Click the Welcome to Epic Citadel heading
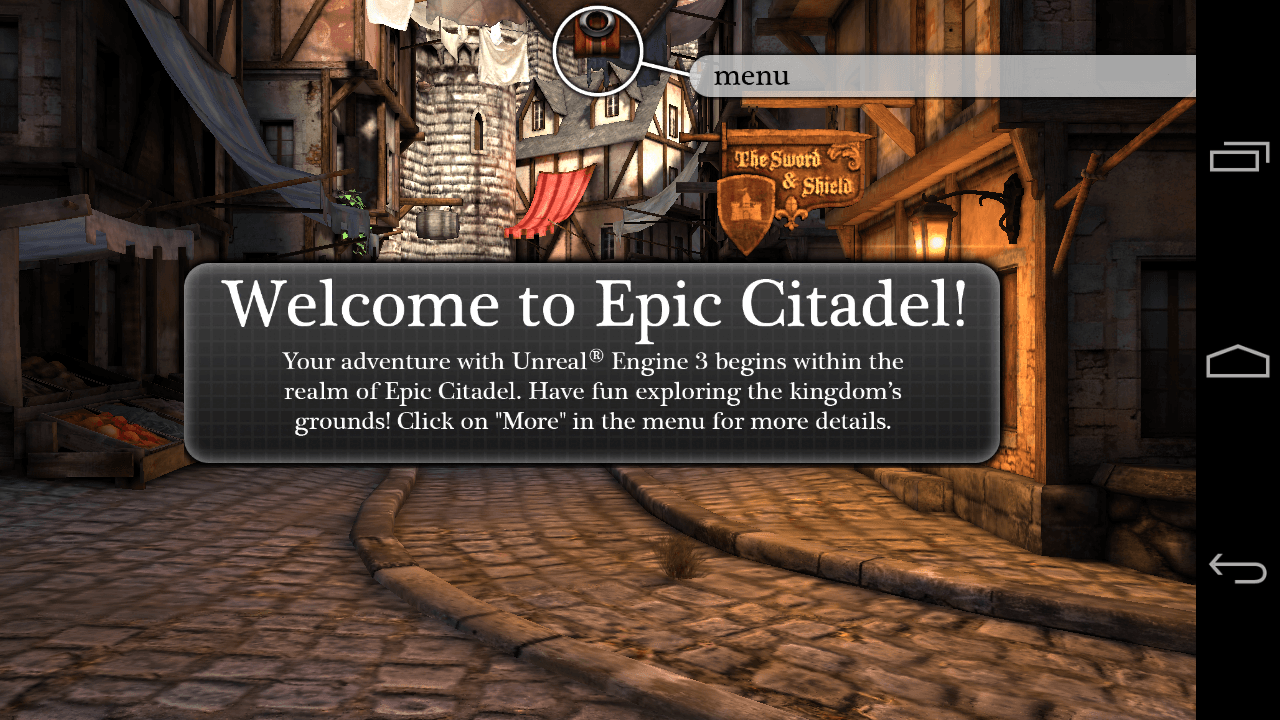The height and width of the screenshot is (720, 1280). tap(594, 303)
